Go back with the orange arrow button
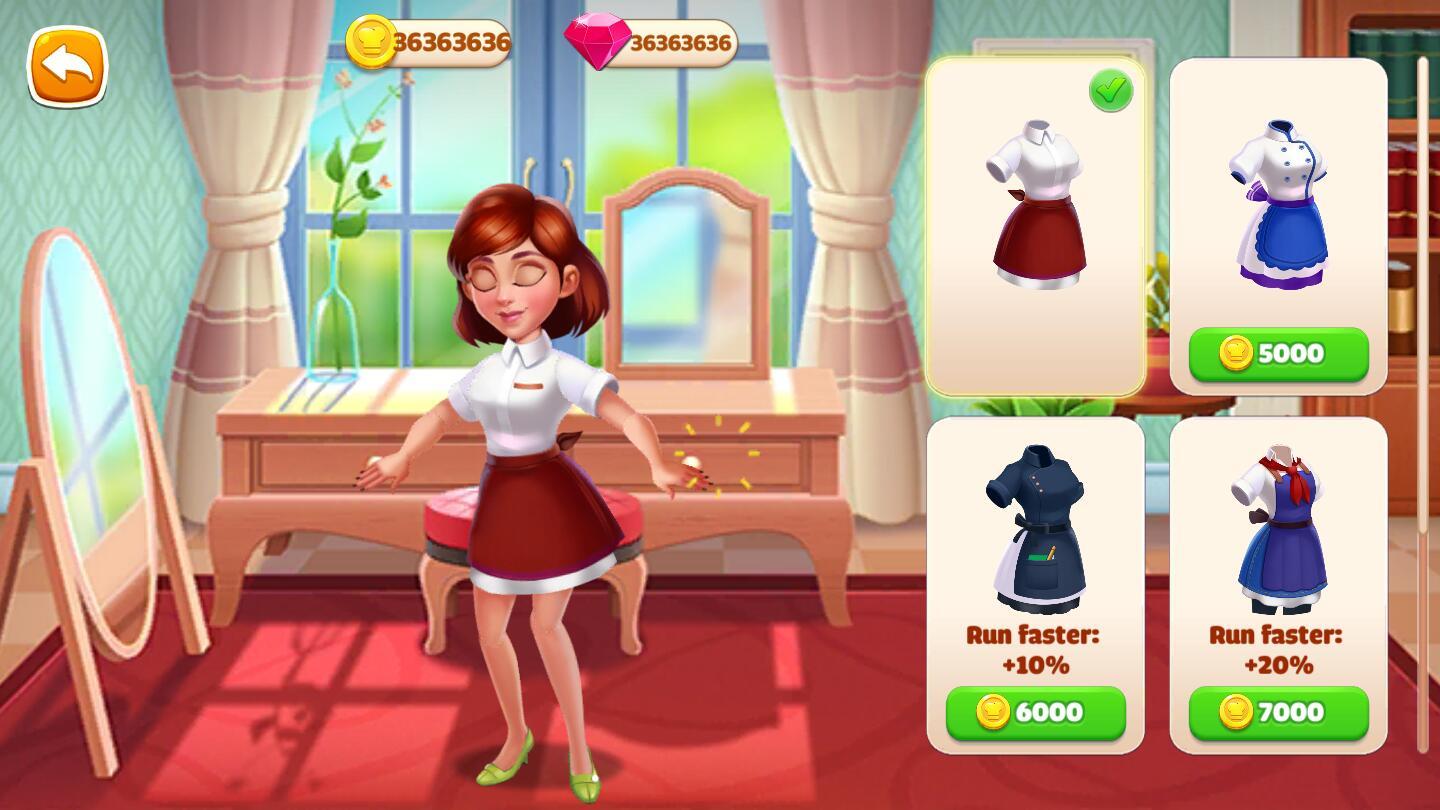The width and height of the screenshot is (1440, 810). click(67, 67)
